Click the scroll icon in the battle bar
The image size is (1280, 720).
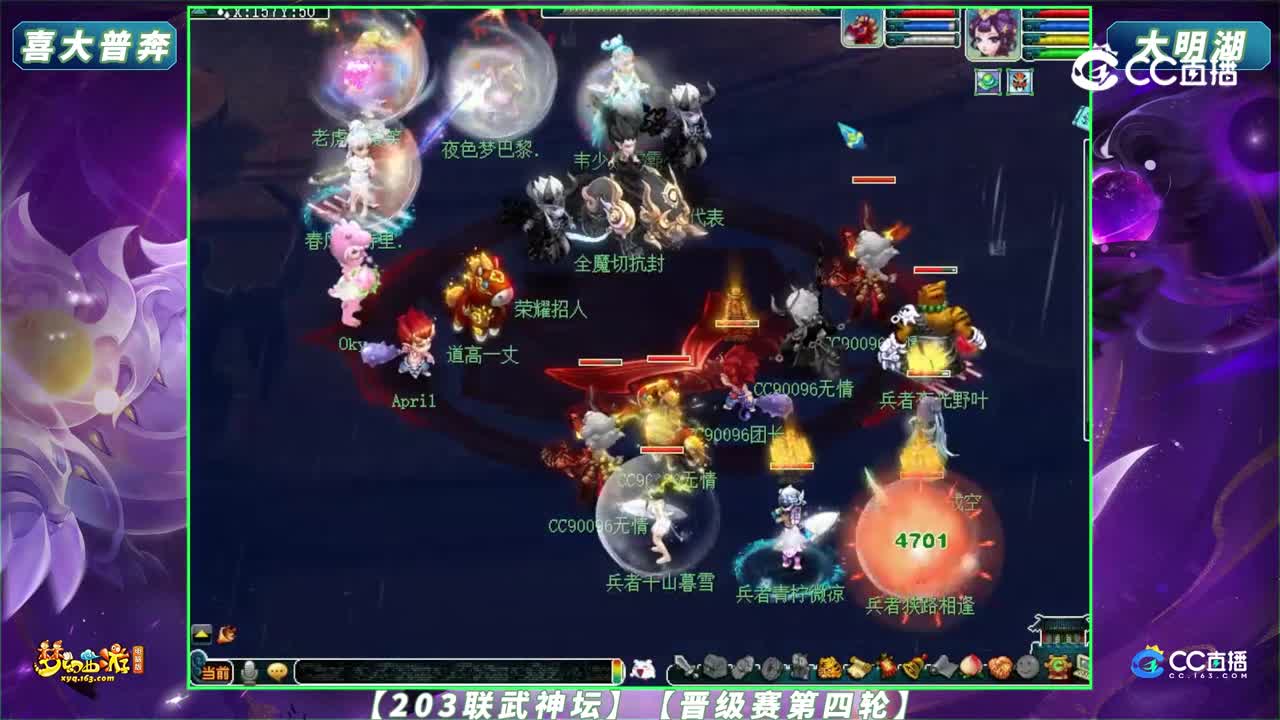coord(857,666)
